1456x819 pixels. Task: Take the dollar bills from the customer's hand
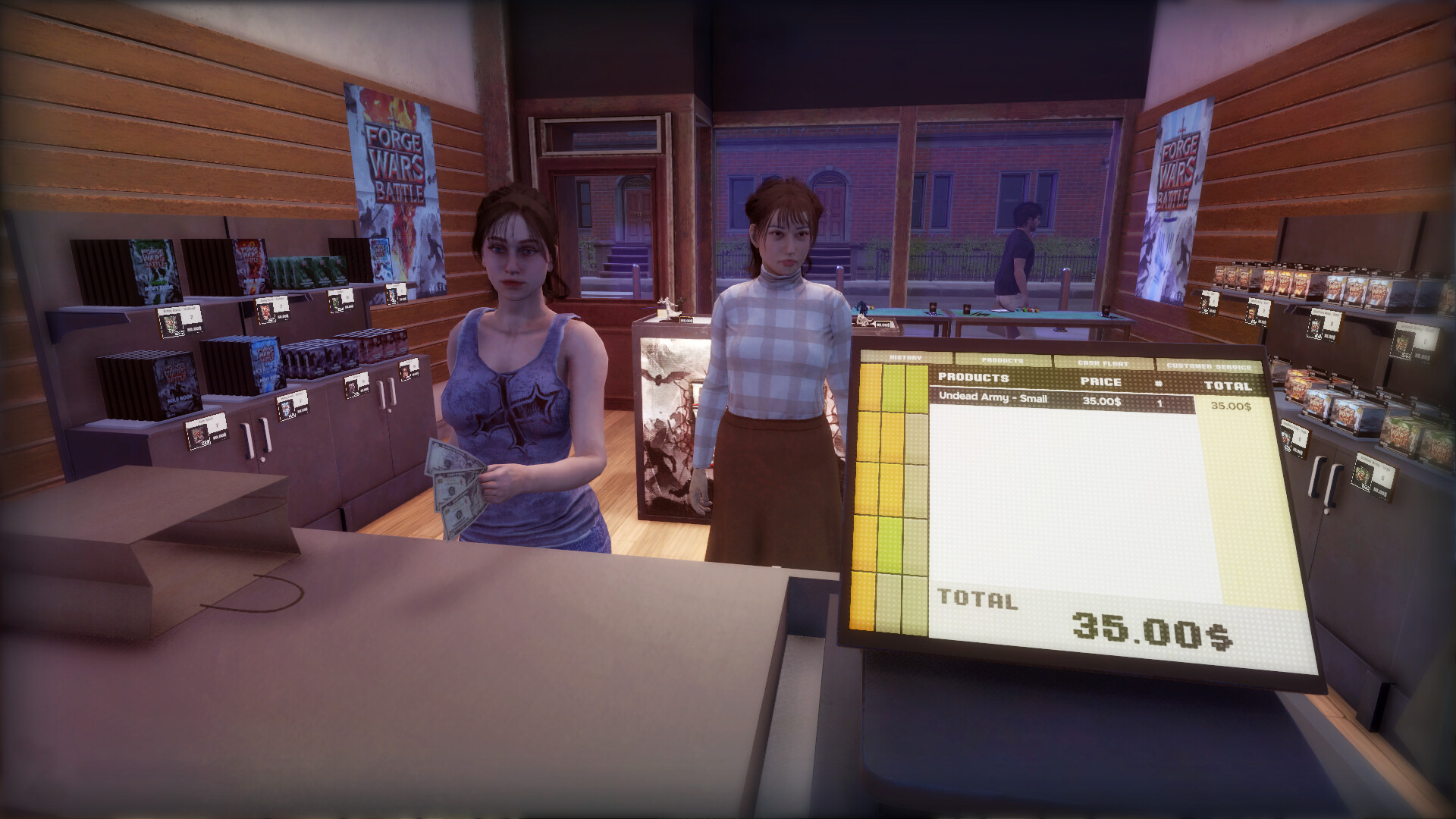[x=455, y=478]
